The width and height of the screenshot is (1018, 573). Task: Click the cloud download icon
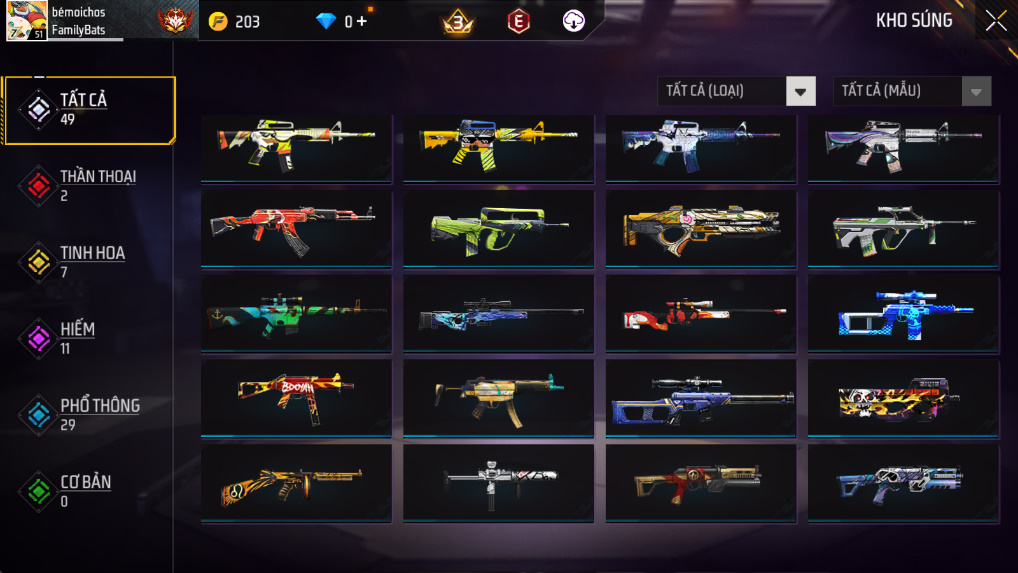[x=573, y=21]
